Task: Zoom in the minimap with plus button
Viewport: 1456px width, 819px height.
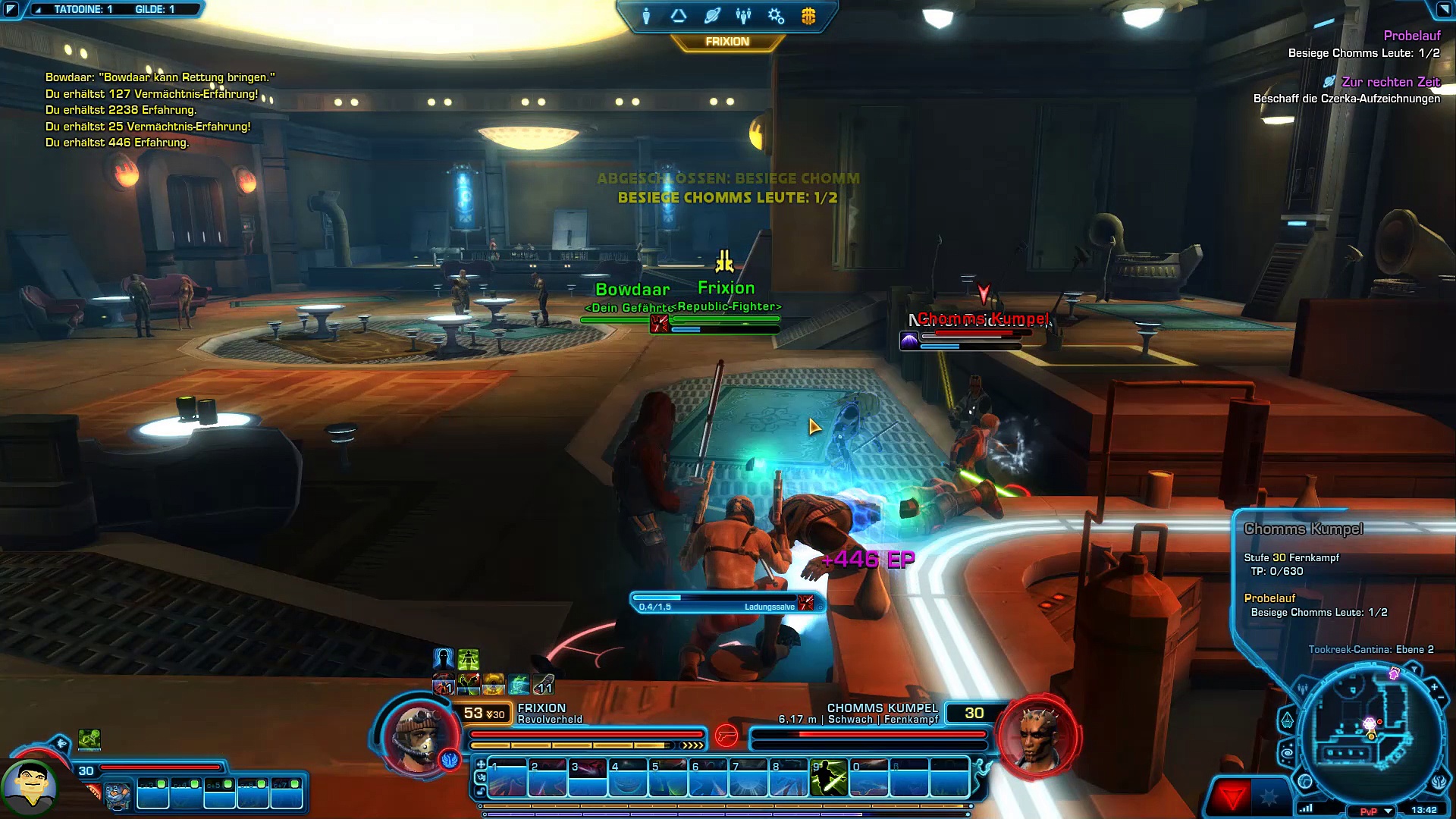Action: [x=1435, y=687]
